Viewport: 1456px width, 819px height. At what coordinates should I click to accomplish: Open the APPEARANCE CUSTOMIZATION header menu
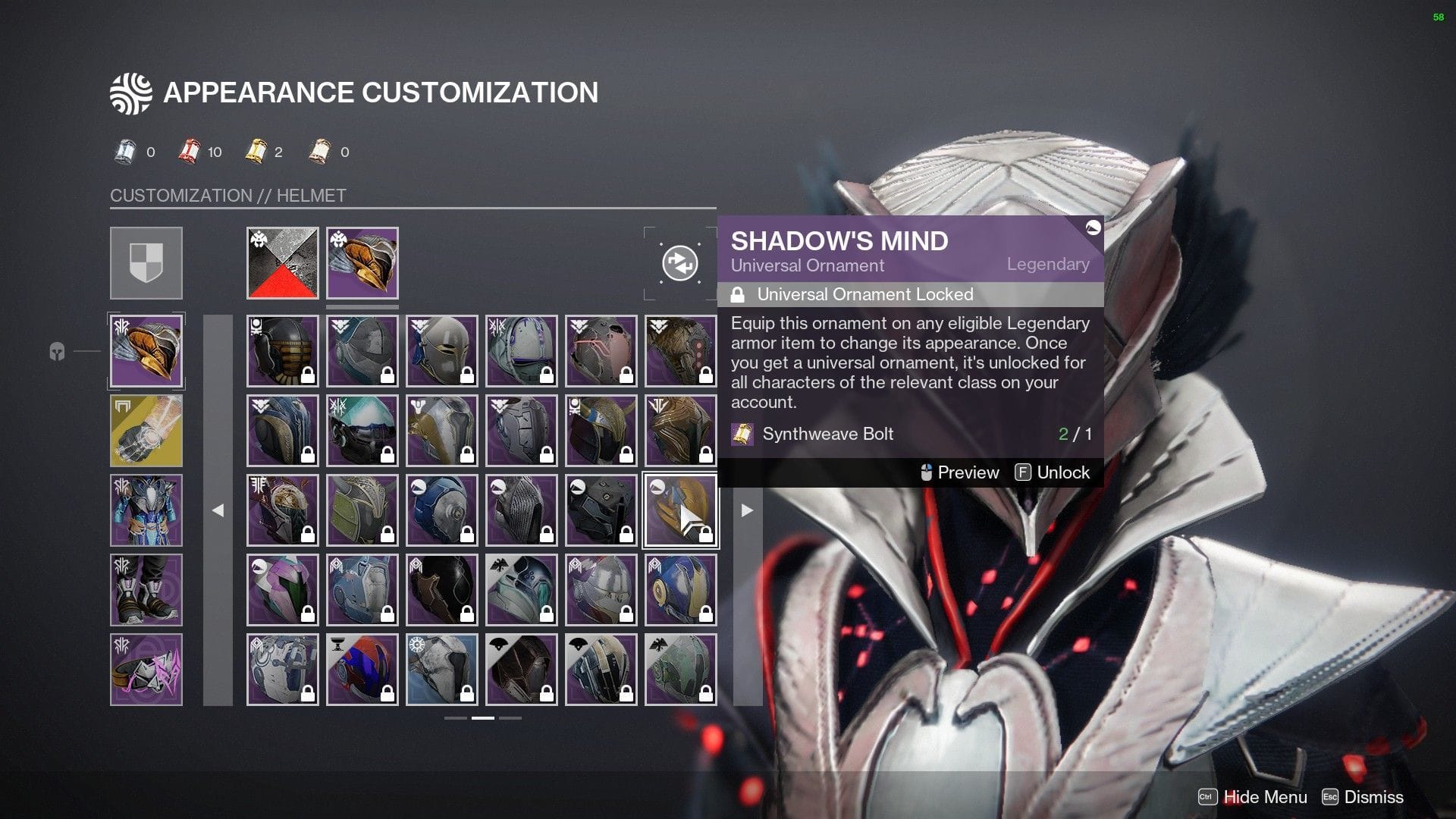pyautogui.click(x=354, y=93)
